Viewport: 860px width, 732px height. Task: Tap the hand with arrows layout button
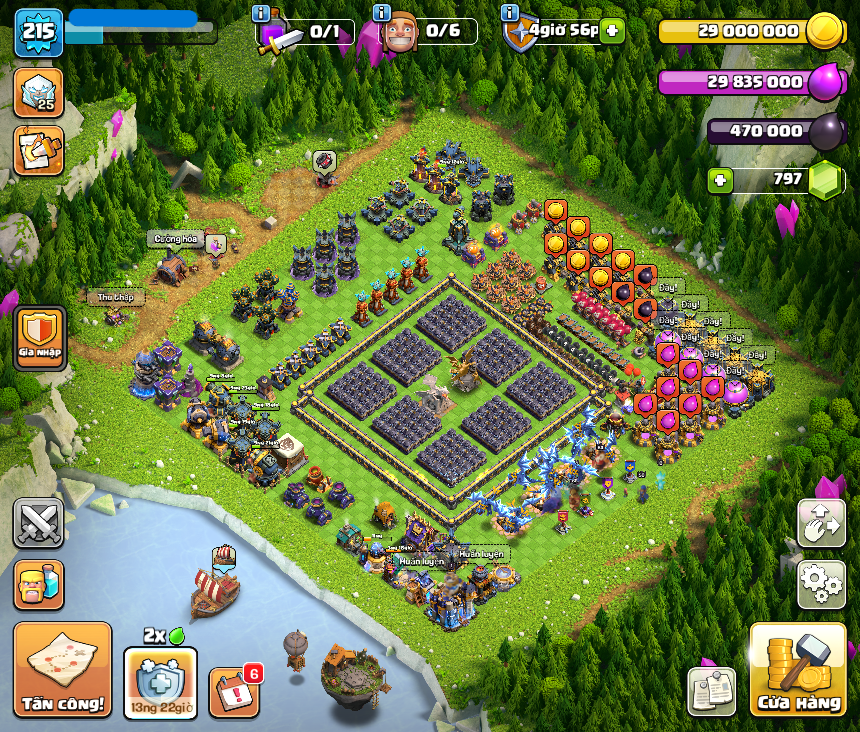pyautogui.click(x=821, y=523)
